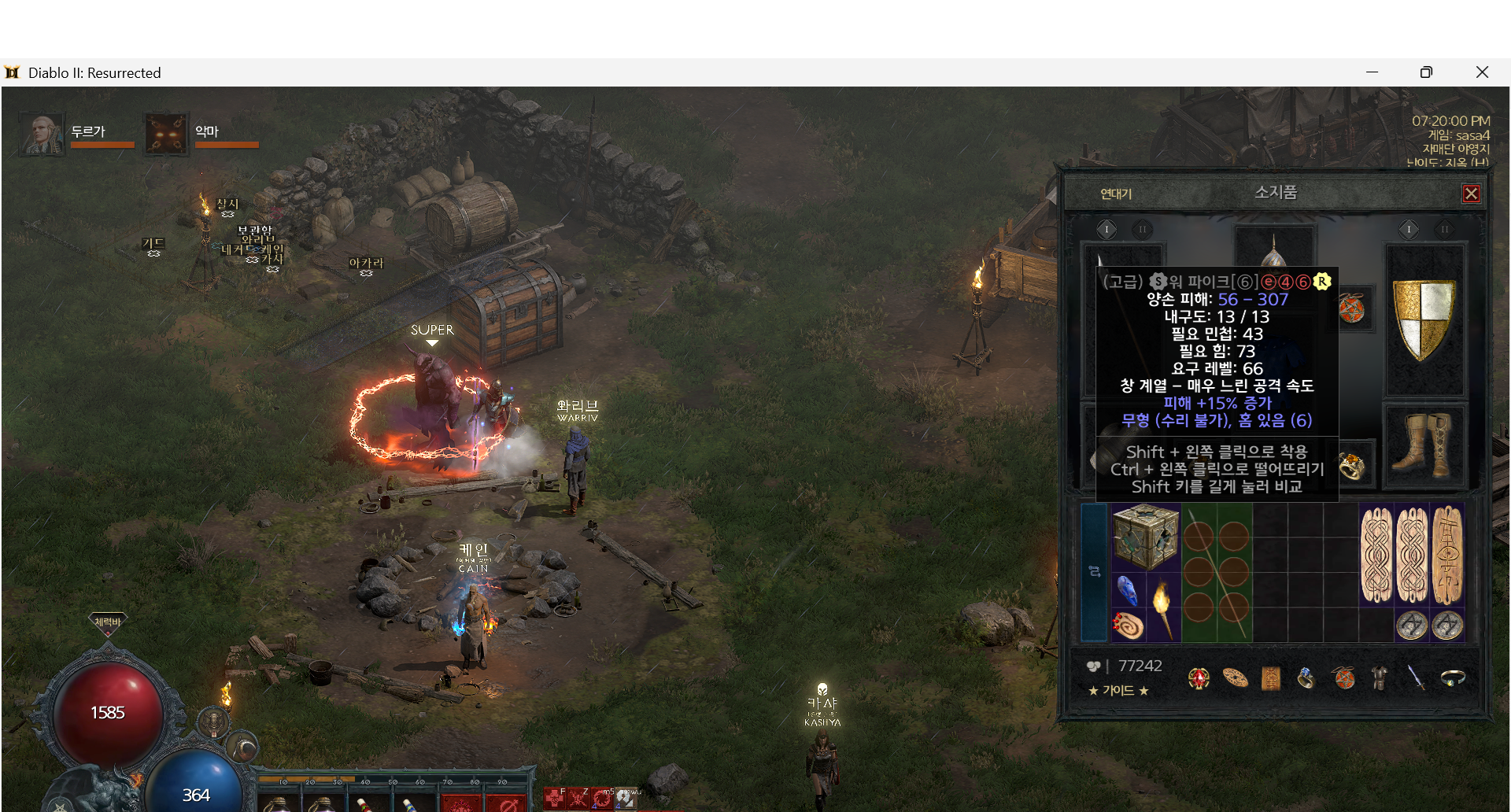The width and height of the screenshot is (1511, 812).
Task: Select the equipped pentagram amulet
Action: click(1352, 308)
